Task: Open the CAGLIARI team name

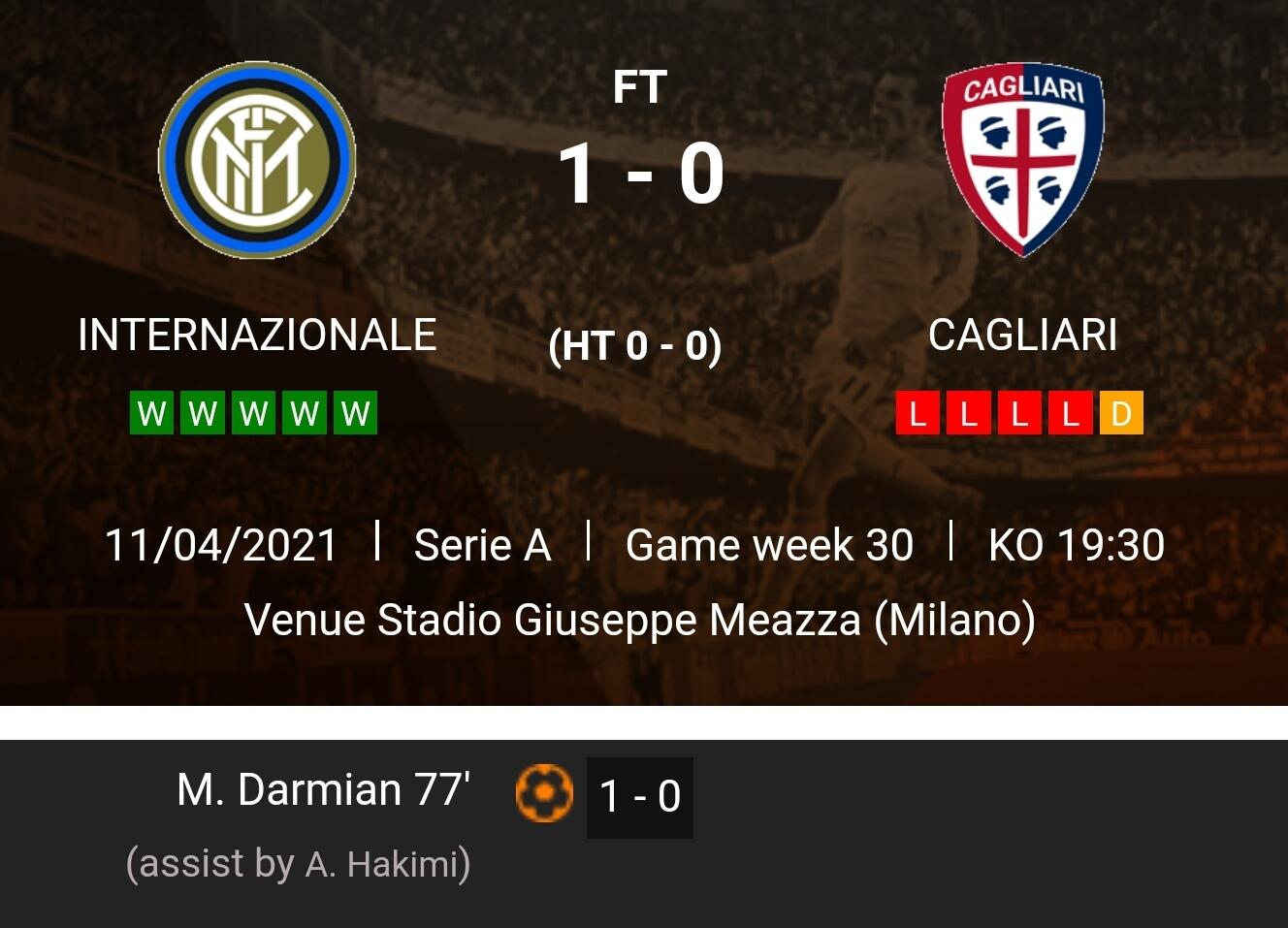Action: 1022,336
